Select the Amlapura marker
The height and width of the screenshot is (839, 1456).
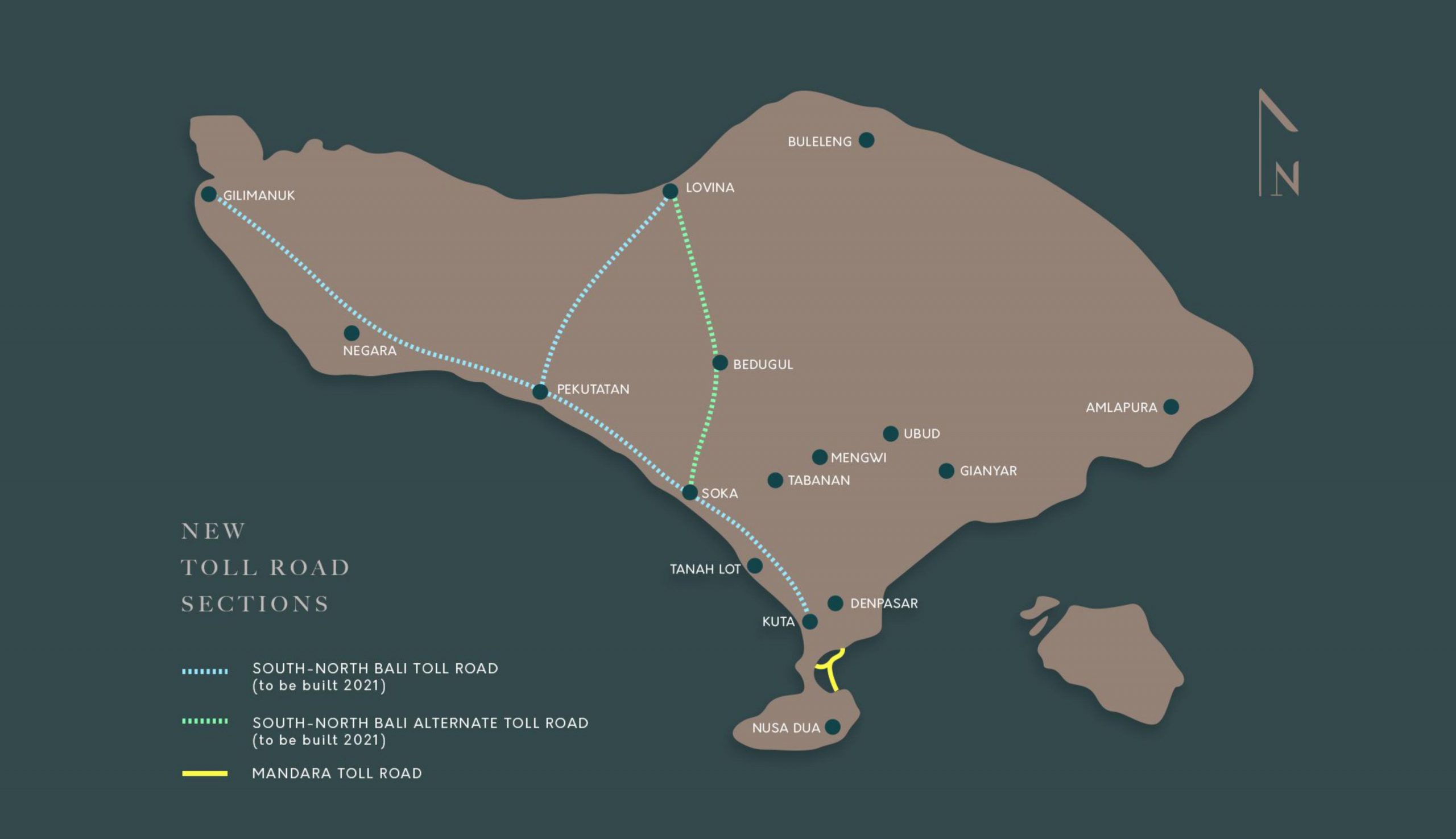coord(1171,407)
